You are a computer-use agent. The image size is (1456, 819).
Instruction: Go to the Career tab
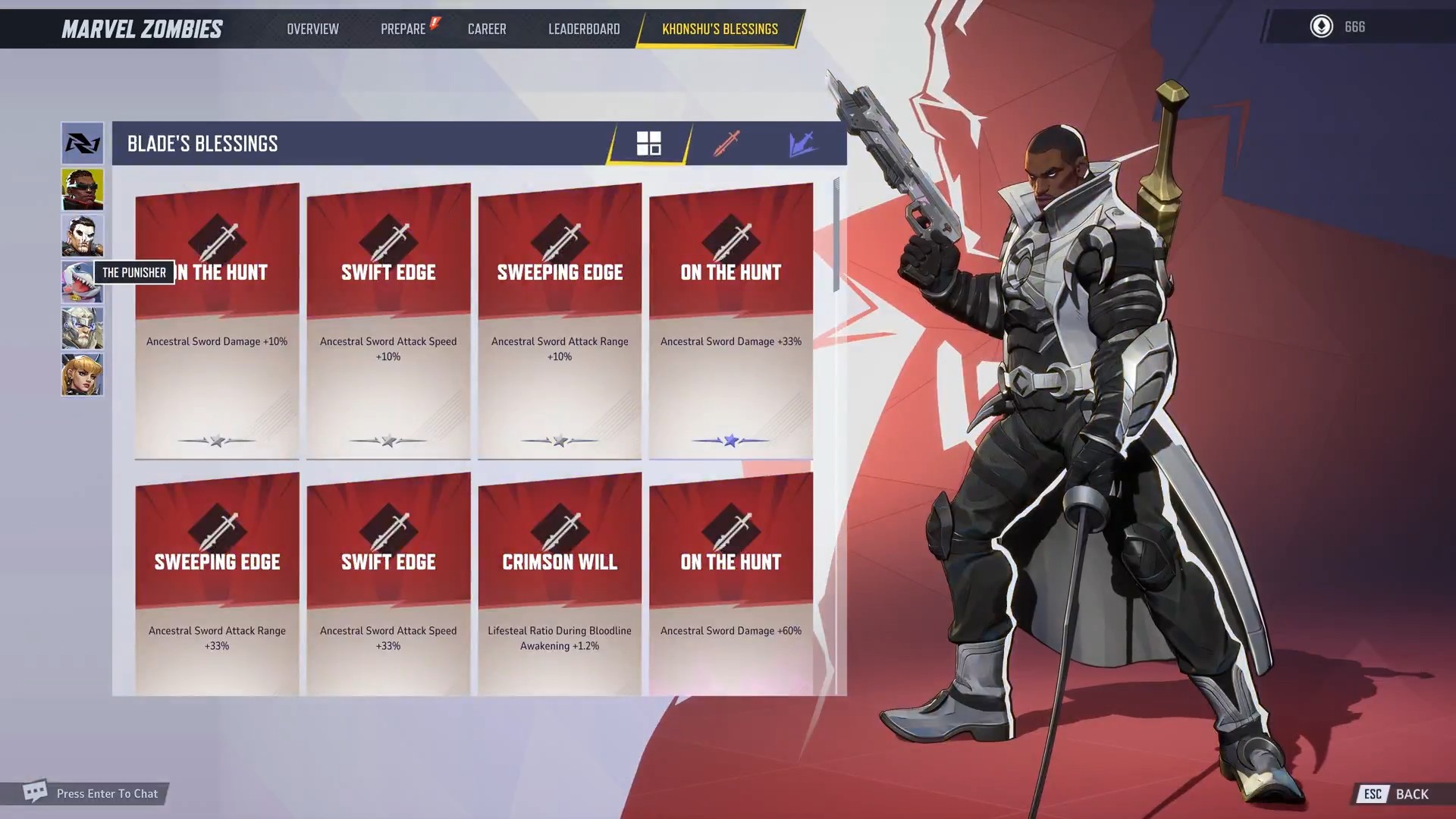point(487,29)
